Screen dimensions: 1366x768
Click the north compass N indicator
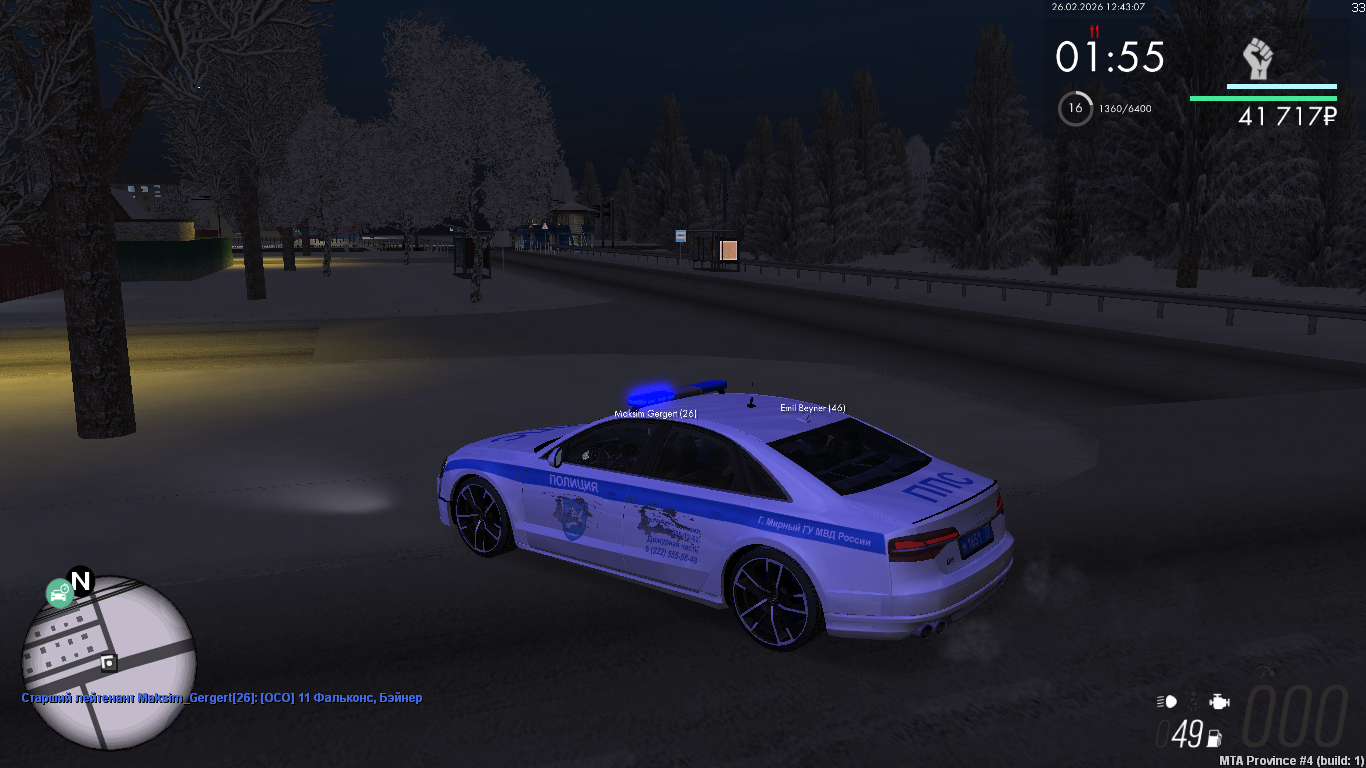[x=80, y=581]
